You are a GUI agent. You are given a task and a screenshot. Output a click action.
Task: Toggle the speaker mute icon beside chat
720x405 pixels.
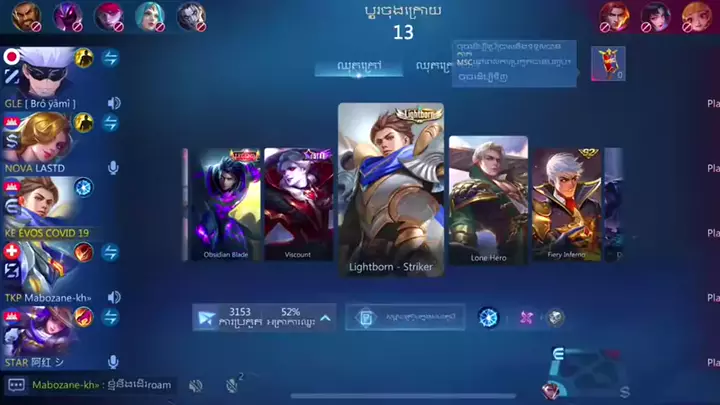196,385
